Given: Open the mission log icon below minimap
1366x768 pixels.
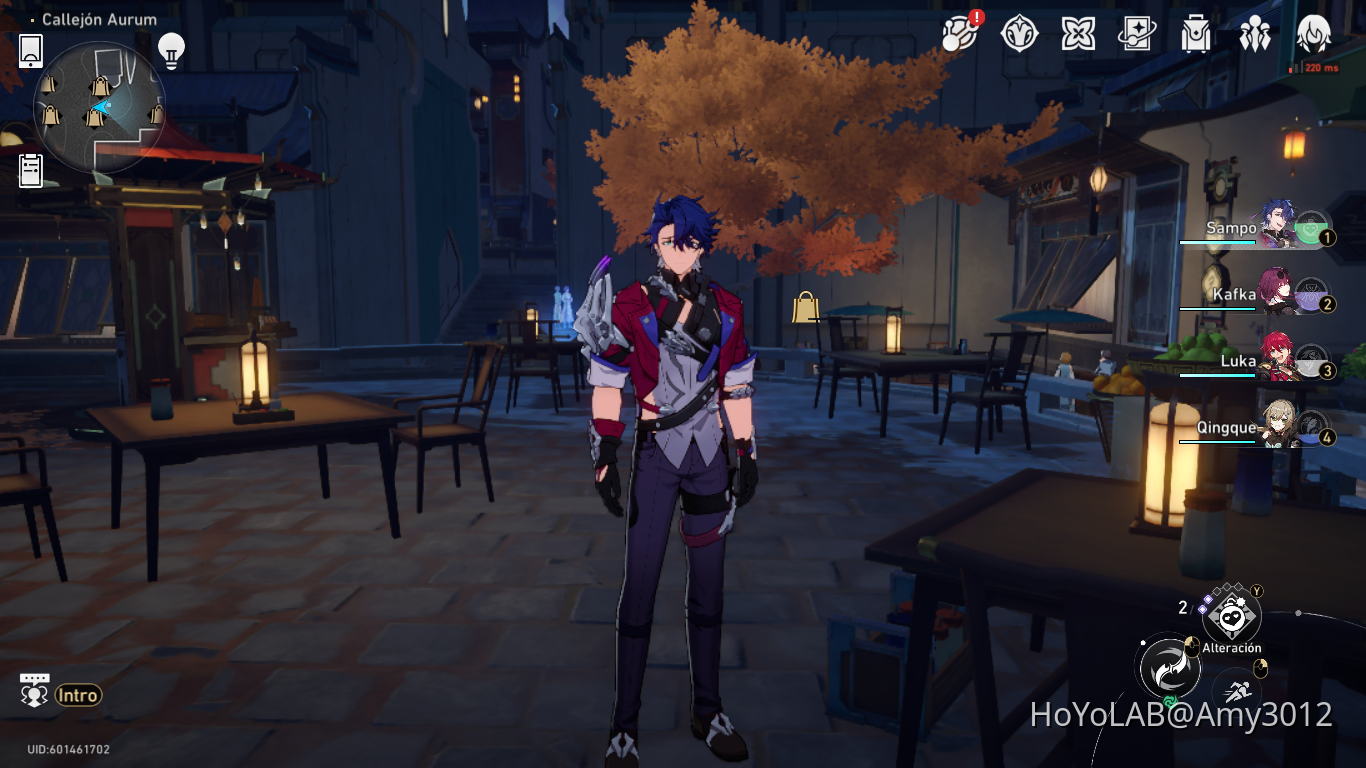Looking at the screenshot, I should pos(30,170).
